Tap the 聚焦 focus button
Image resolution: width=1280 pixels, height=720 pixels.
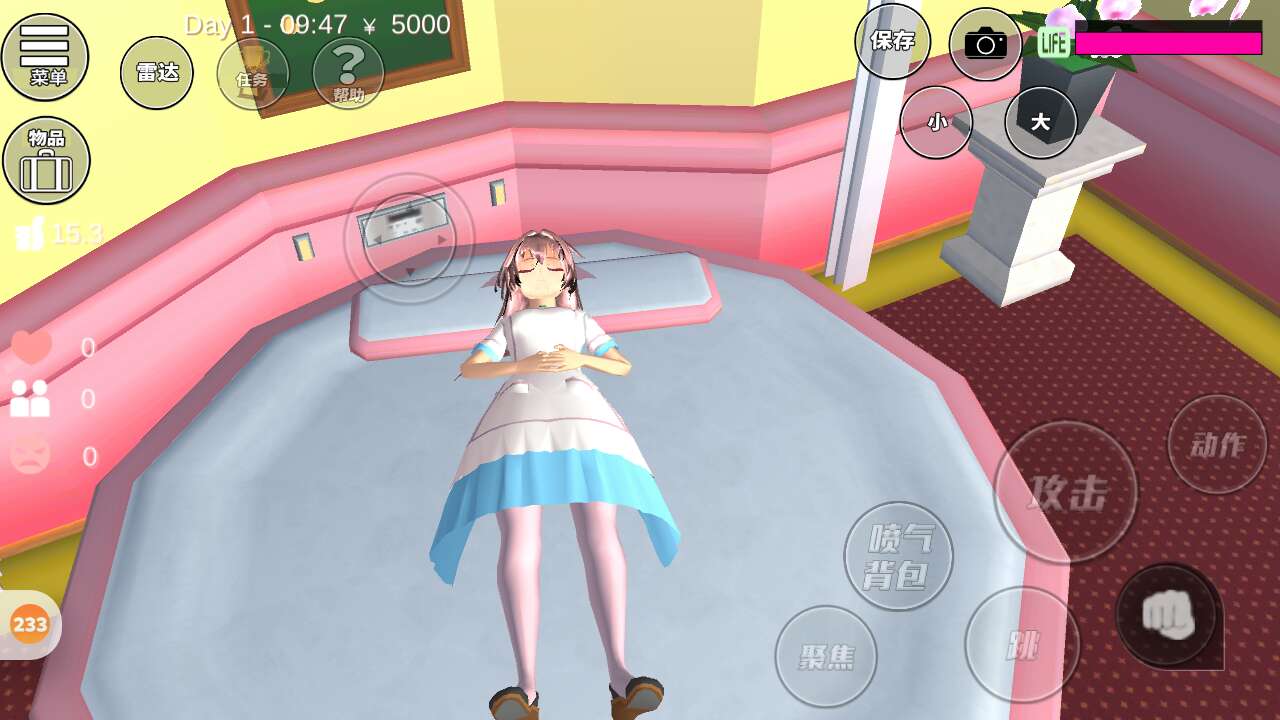tap(826, 656)
